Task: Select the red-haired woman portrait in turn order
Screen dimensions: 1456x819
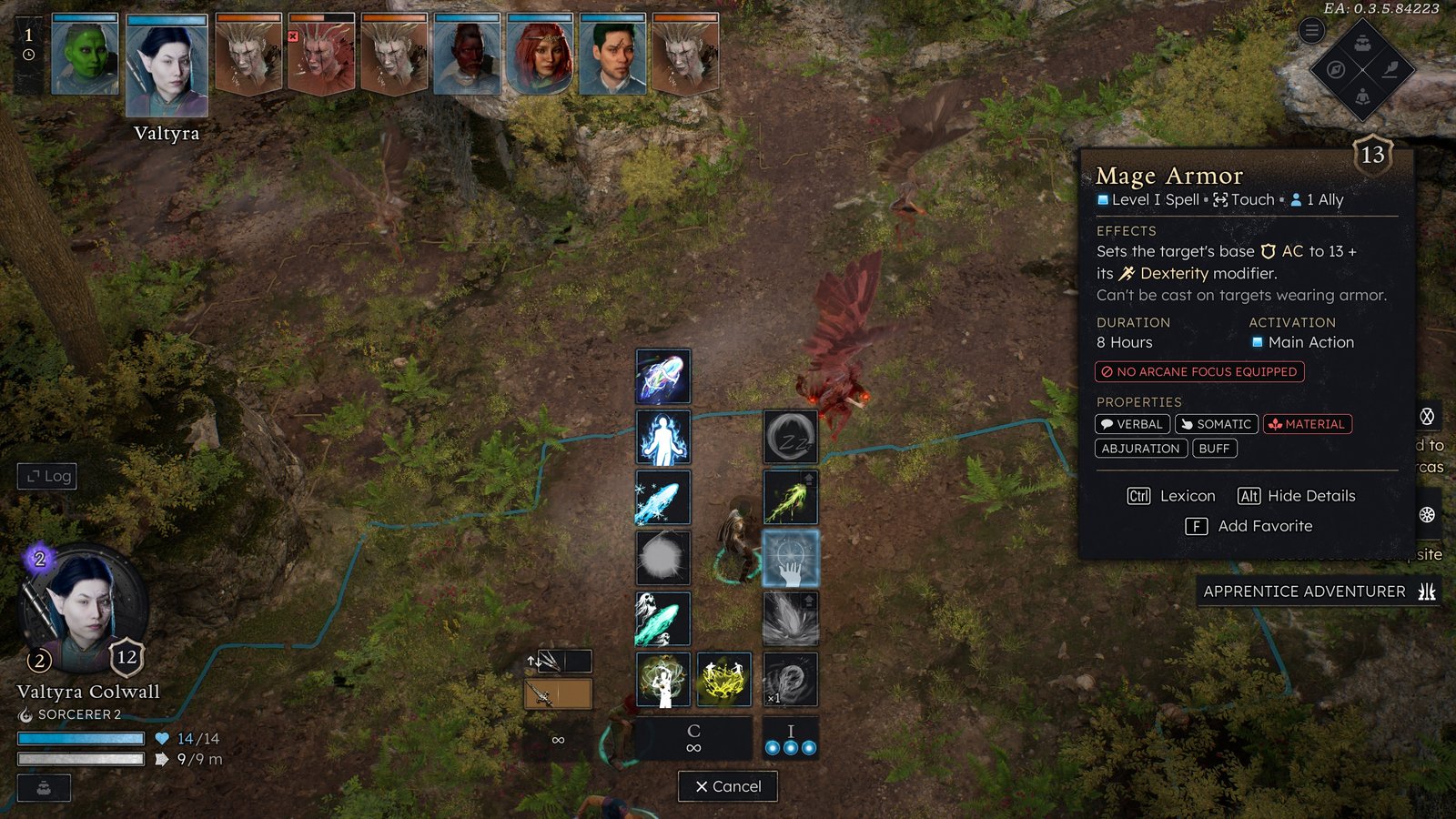Action: click(540, 56)
